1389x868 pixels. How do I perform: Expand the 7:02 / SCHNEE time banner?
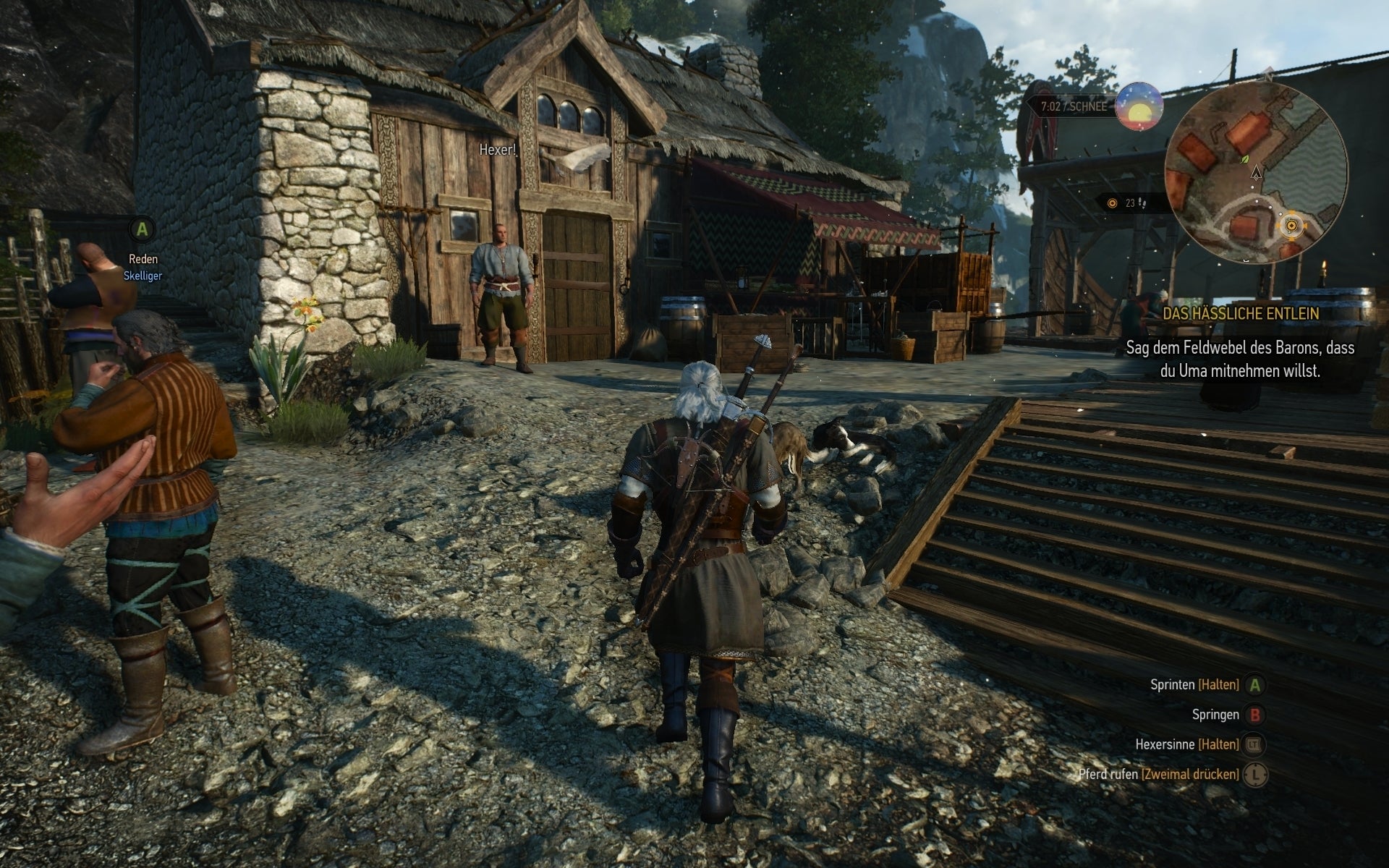point(1074,106)
